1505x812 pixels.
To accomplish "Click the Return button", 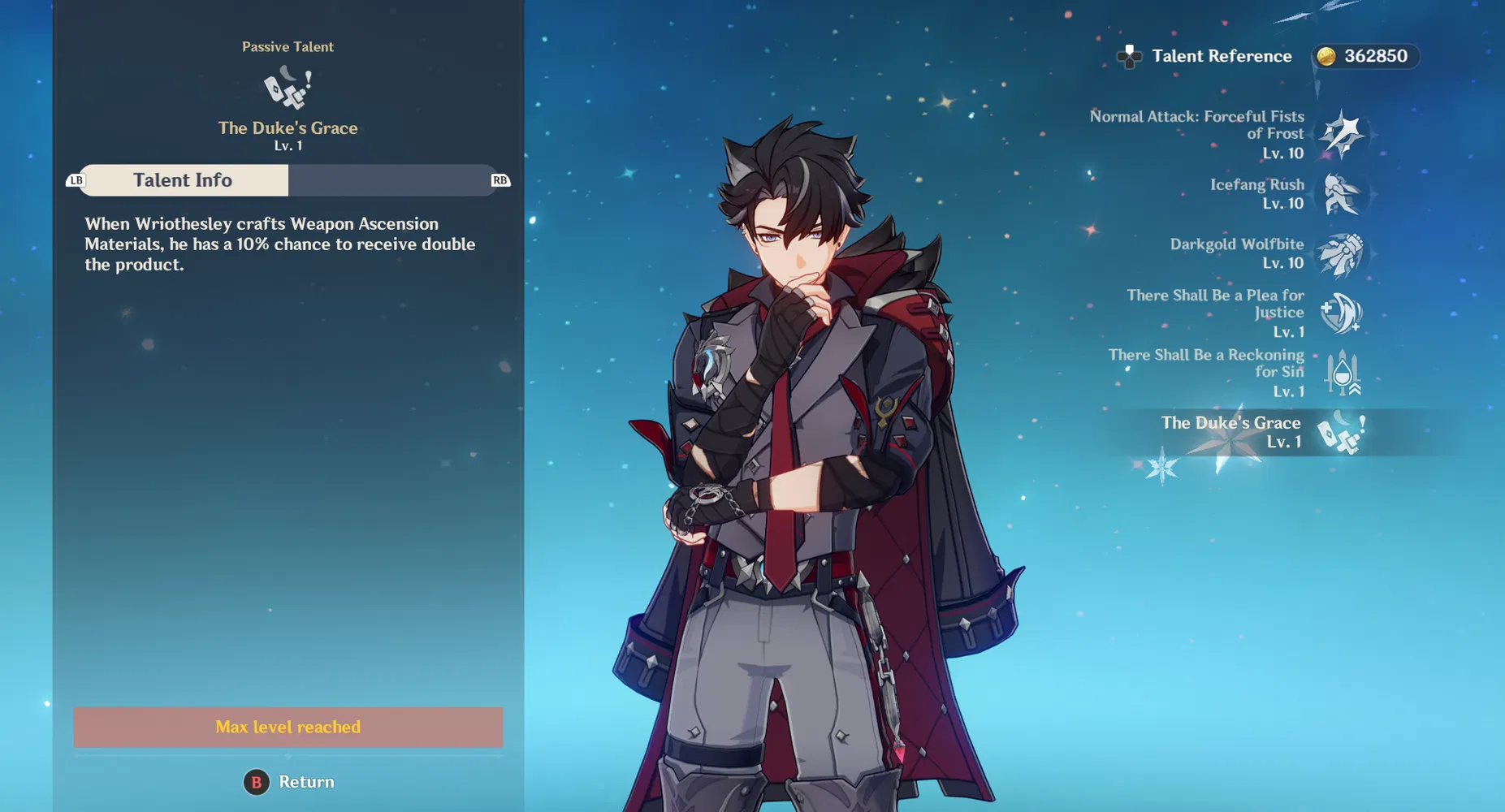I will [x=289, y=782].
